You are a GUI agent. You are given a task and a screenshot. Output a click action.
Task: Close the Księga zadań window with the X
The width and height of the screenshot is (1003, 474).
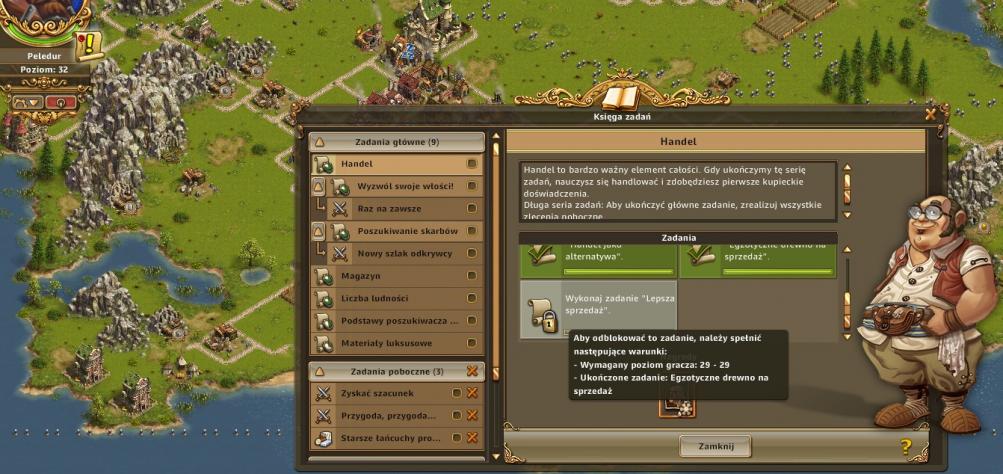[x=931, y=114]
